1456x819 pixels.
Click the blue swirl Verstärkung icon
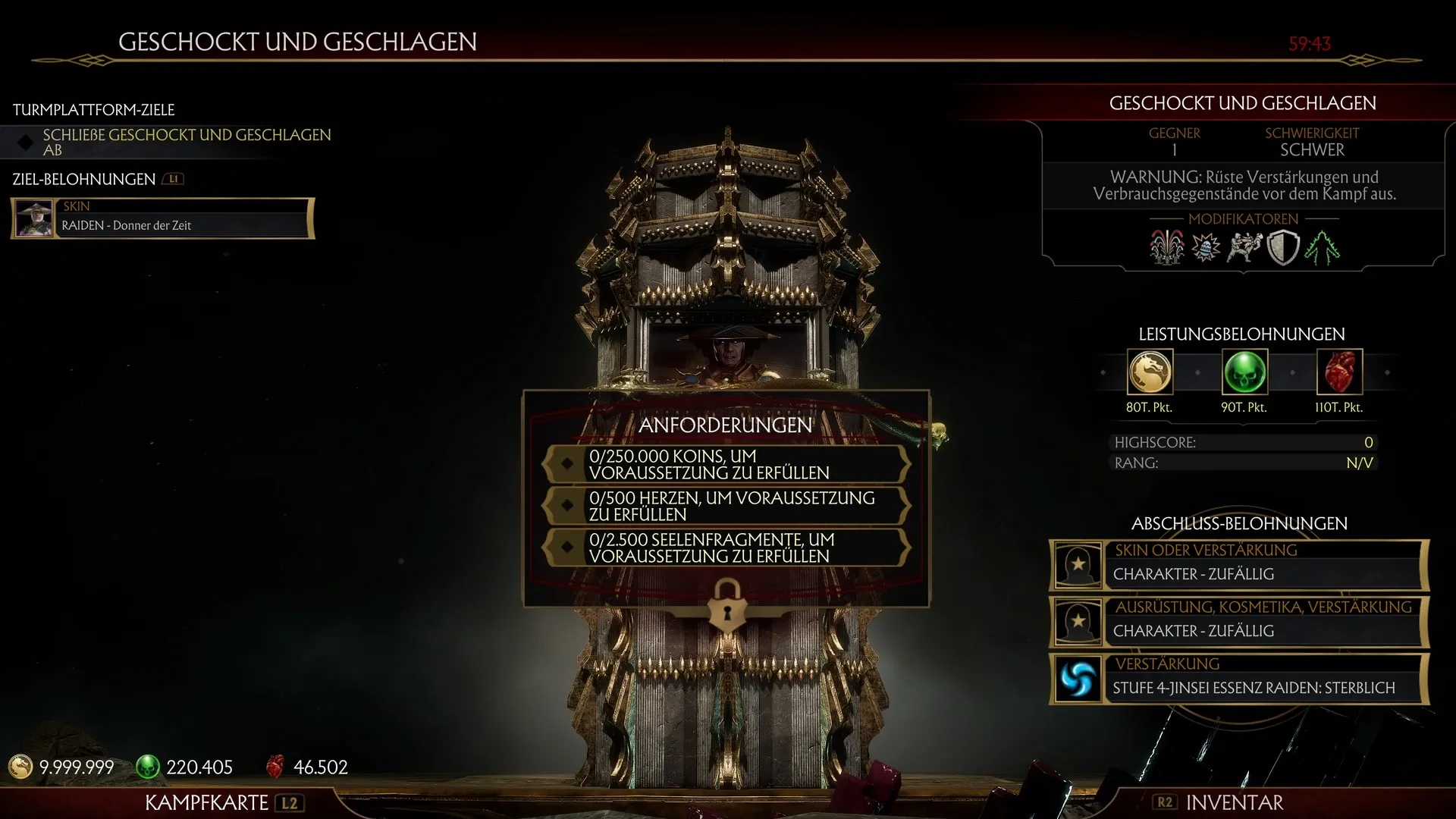(1078, 679)
